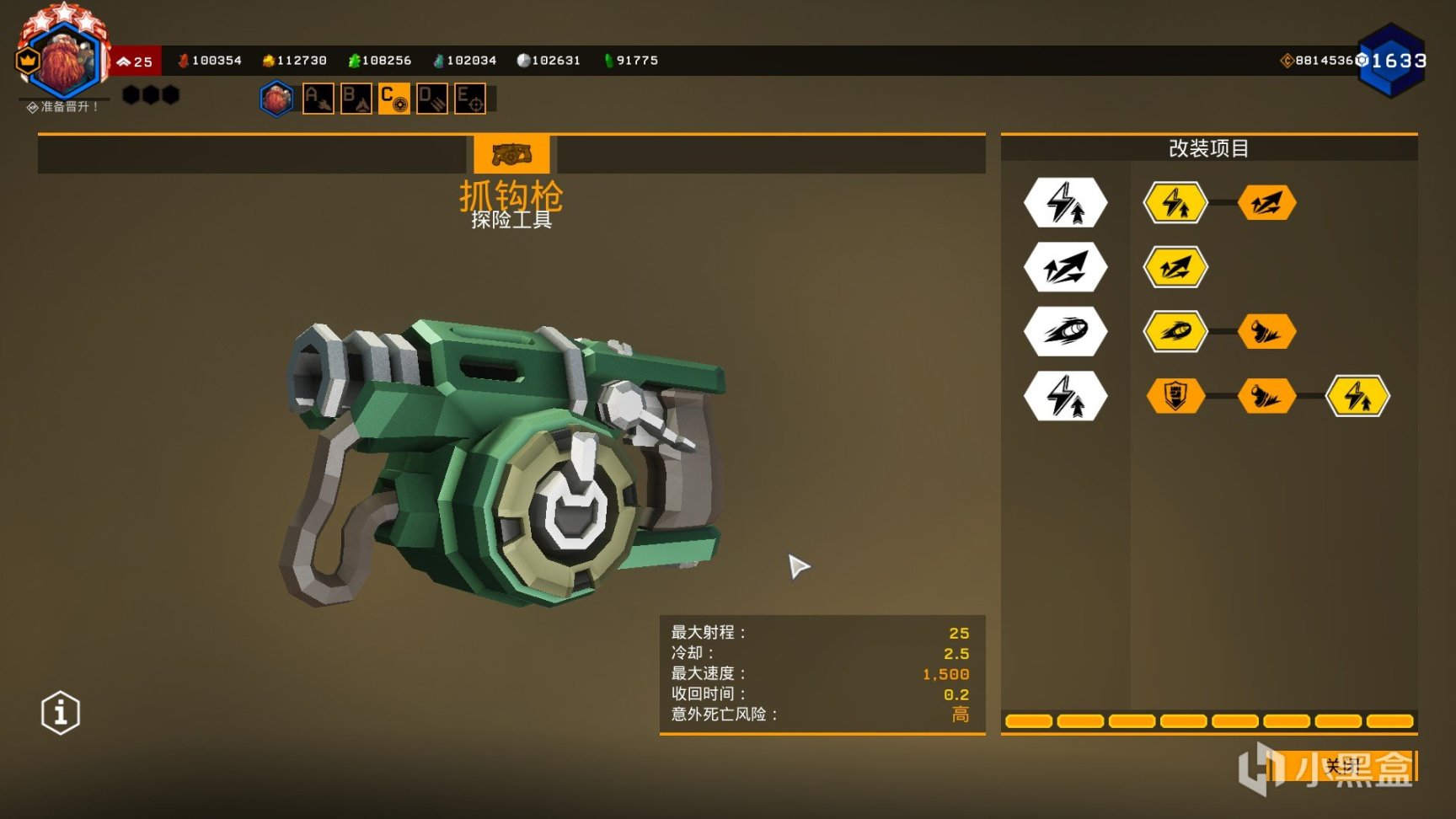The width and height of the screenshot is (1456, 819).
Task: Open the info panel with the 'i' icon
Action: pyautogui.click(x=61, y=714)
